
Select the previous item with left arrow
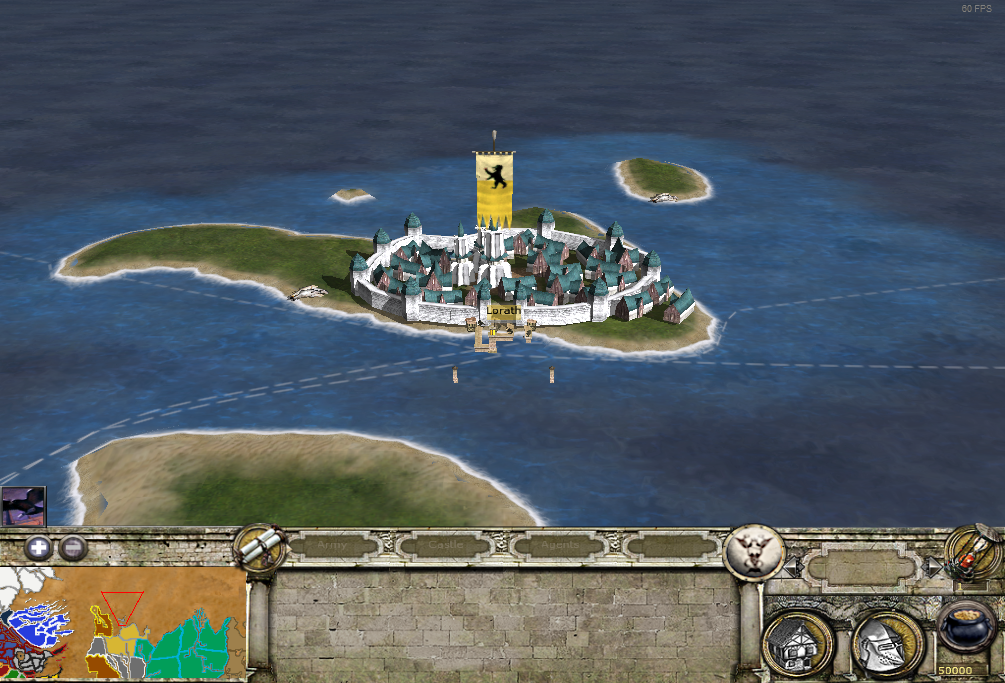(x=792, y=567)
